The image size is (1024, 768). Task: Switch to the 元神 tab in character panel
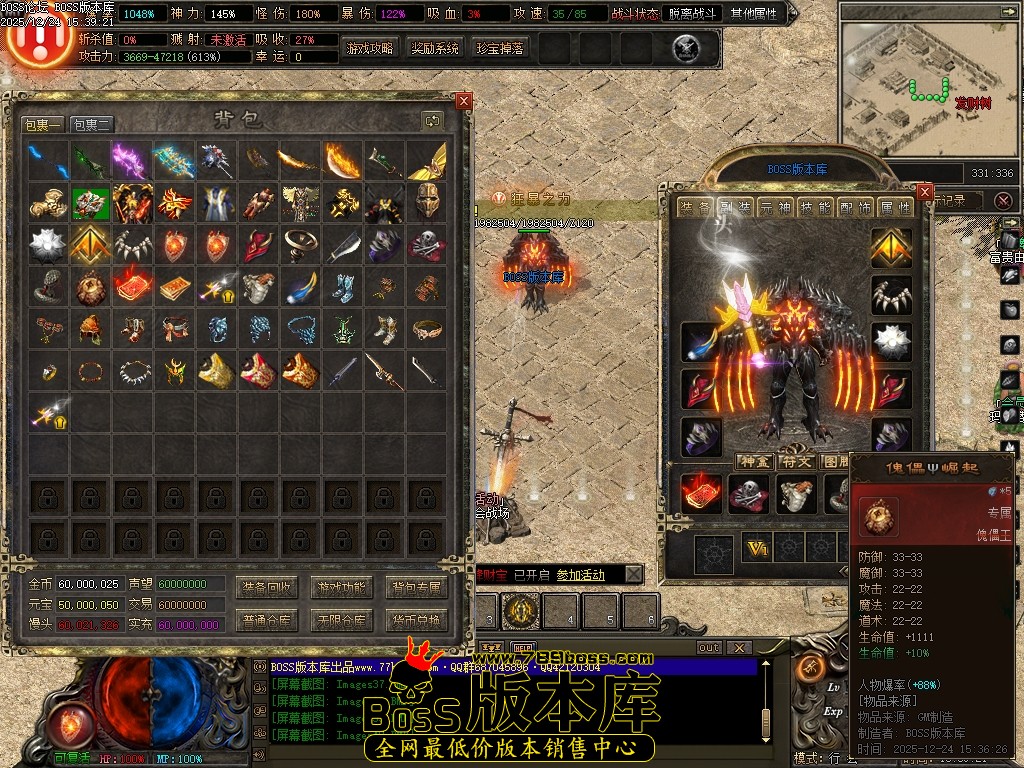(774, 207)
